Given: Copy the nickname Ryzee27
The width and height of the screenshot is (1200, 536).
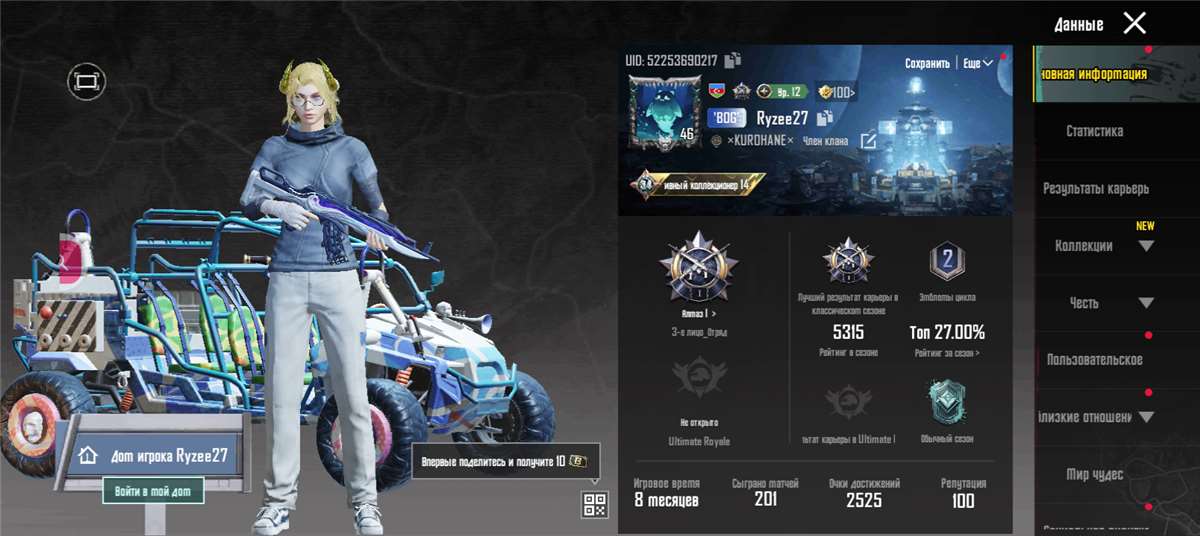Looking at the screenshot, I should click(x=825, y=118).
